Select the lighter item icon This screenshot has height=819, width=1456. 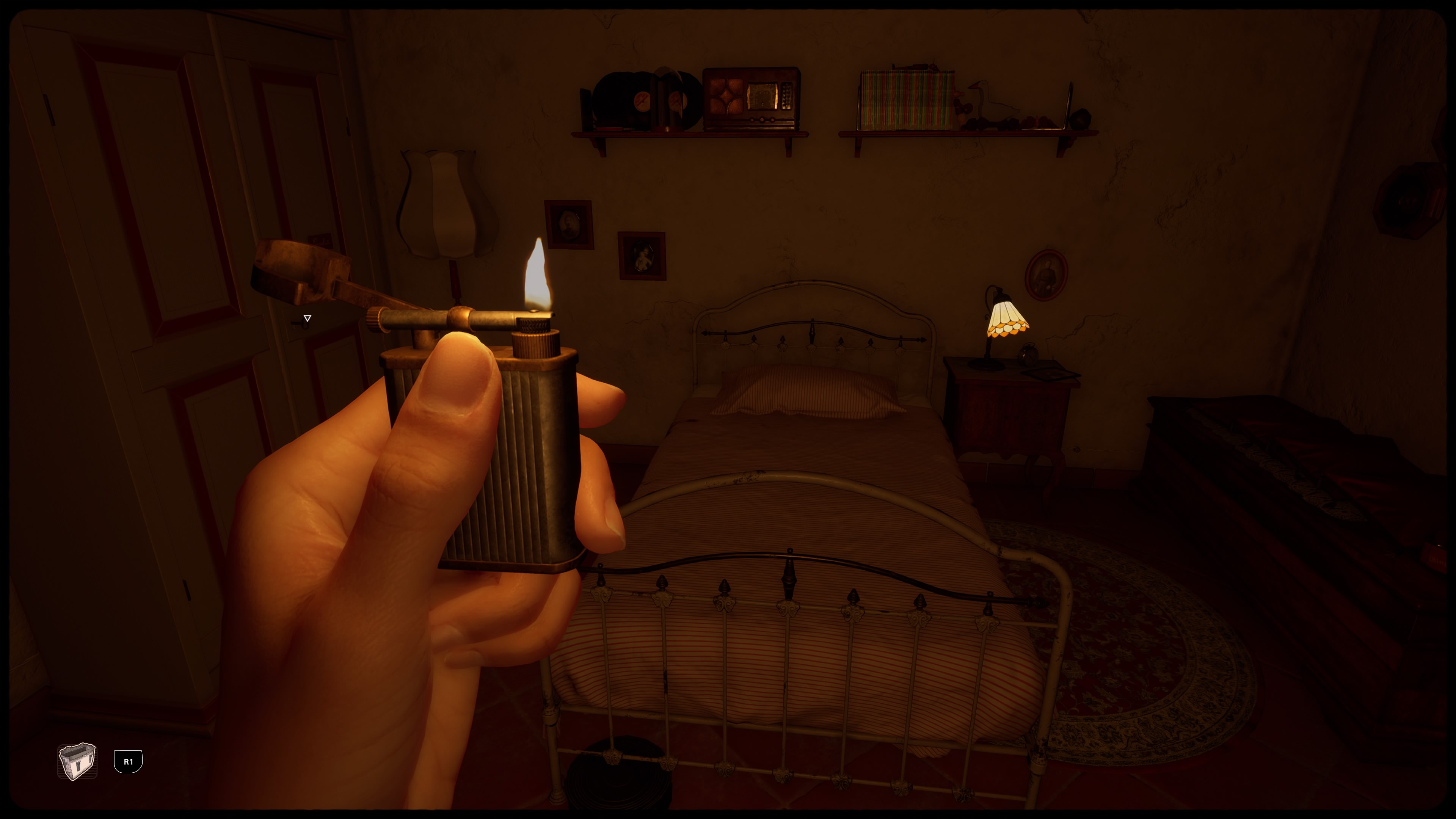(77, 761)
